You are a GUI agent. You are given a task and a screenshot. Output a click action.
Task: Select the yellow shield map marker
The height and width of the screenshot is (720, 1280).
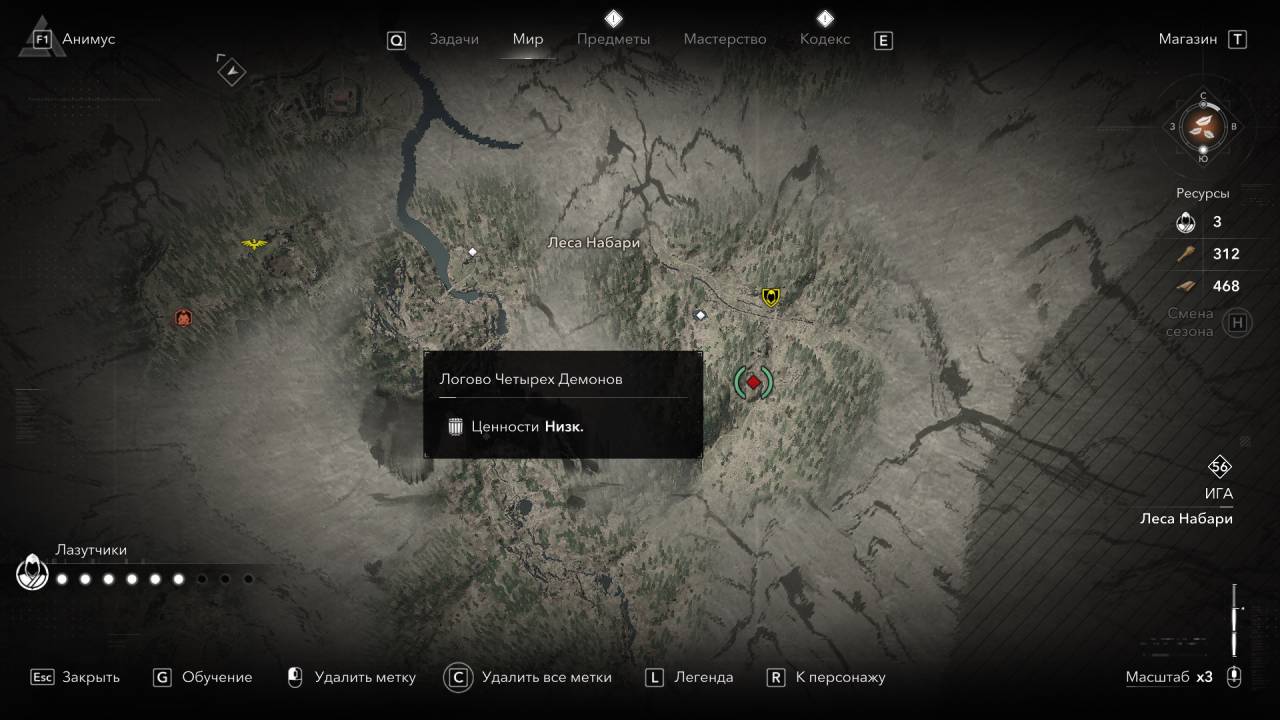click(770, 296)
